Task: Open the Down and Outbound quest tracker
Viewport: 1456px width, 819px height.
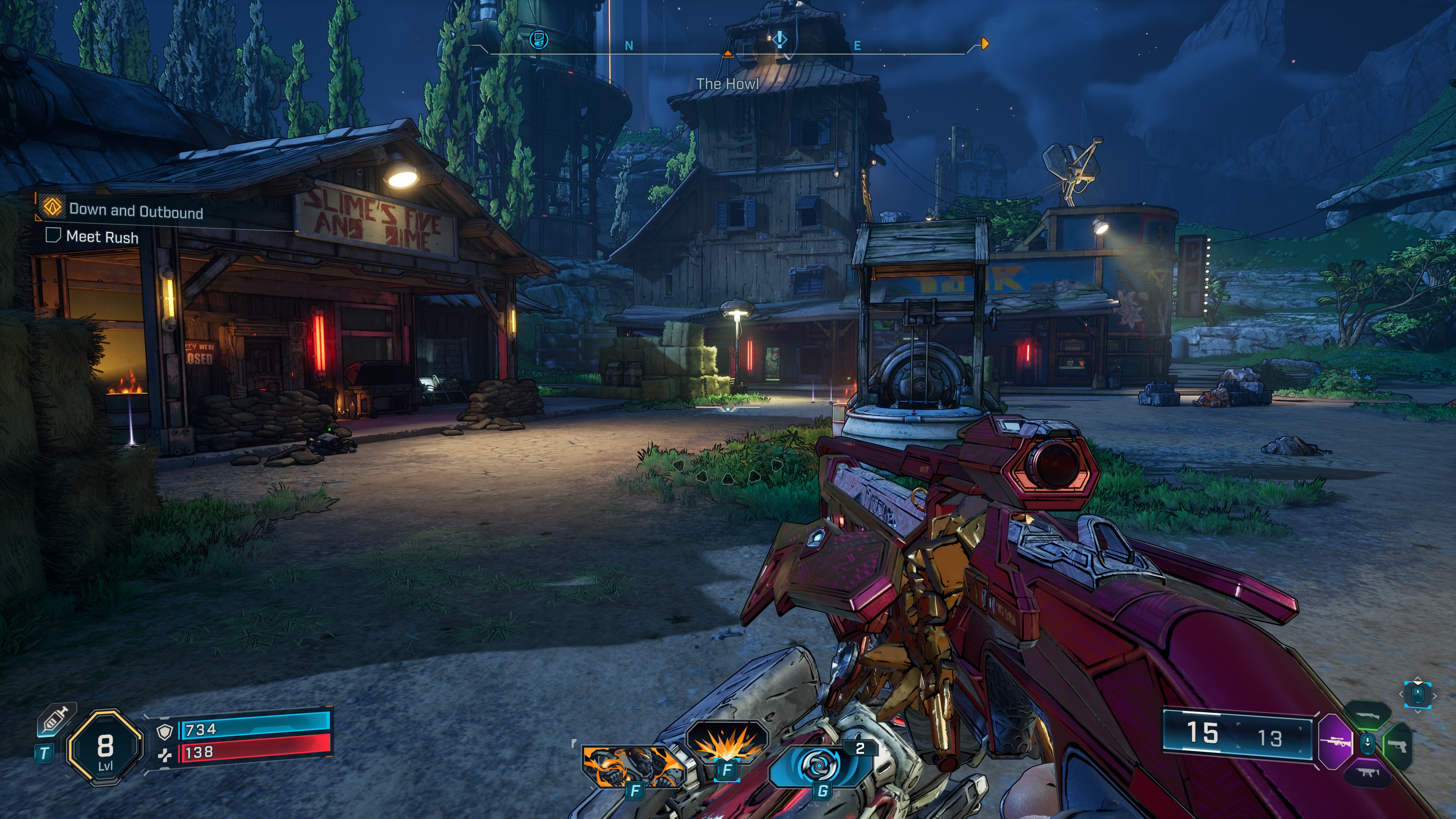Action: [x=136, y=212]
